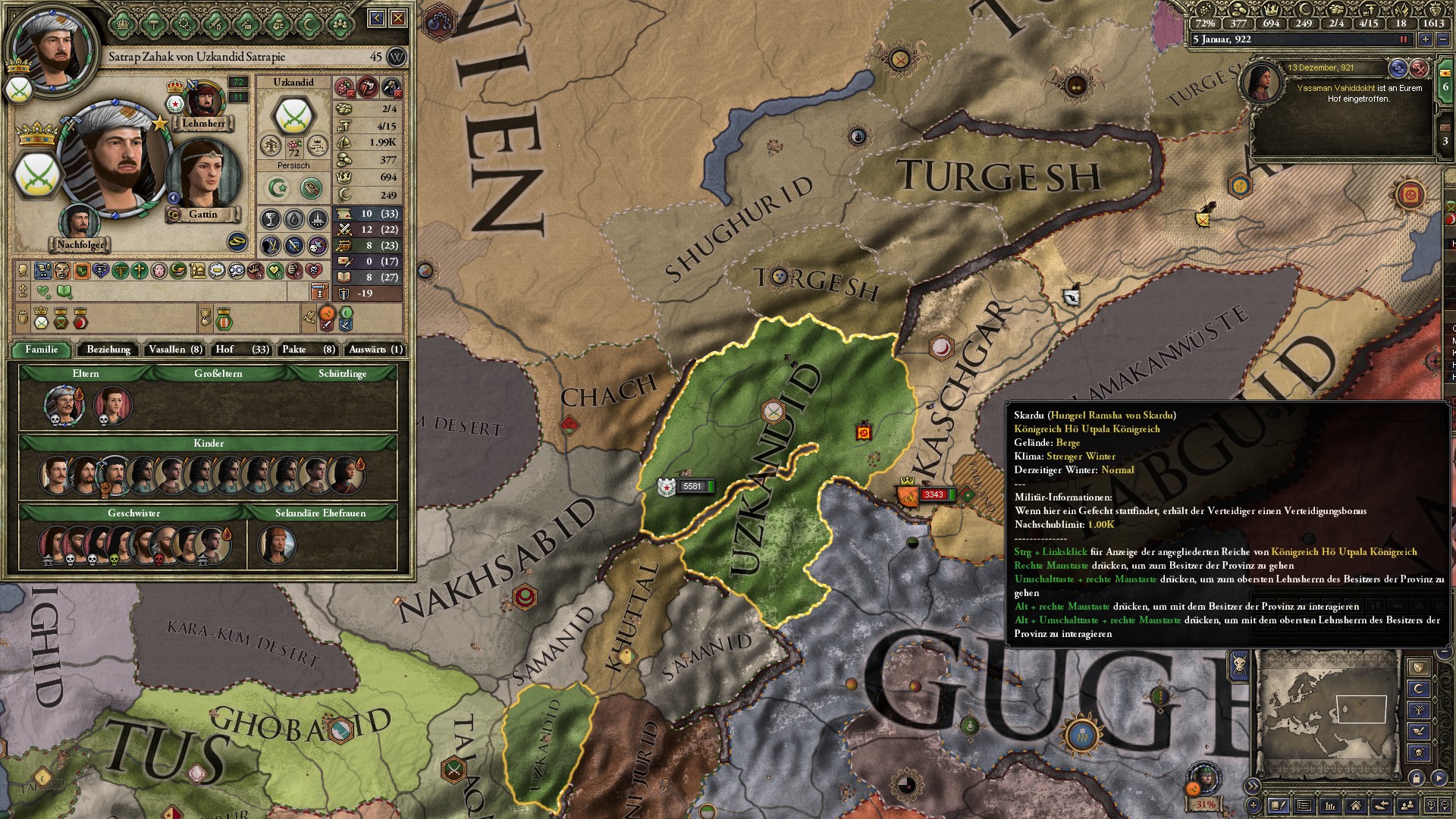Go to home with the house button

point(1355,805)
